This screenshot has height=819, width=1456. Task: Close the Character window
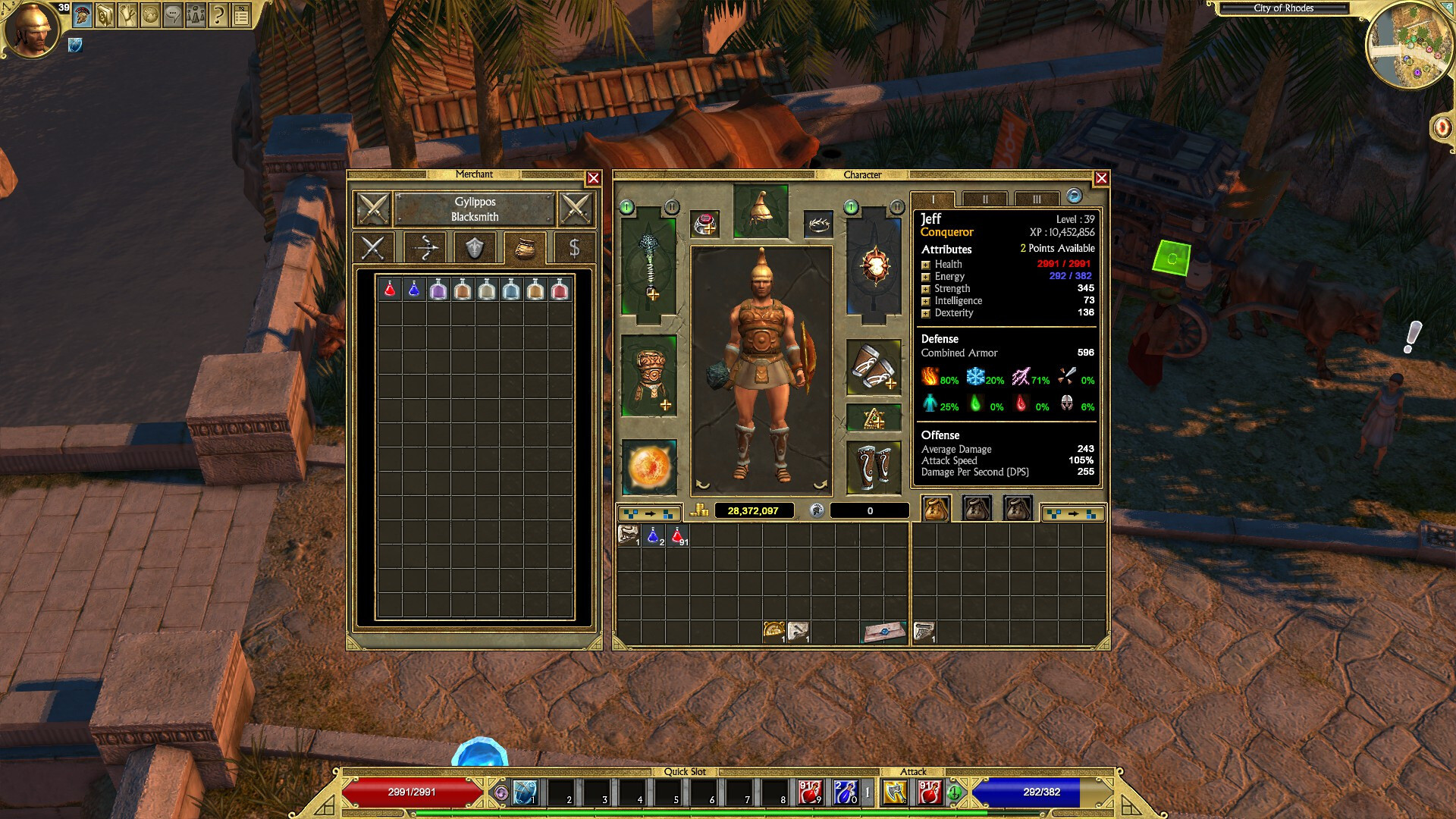(1101, 178)
